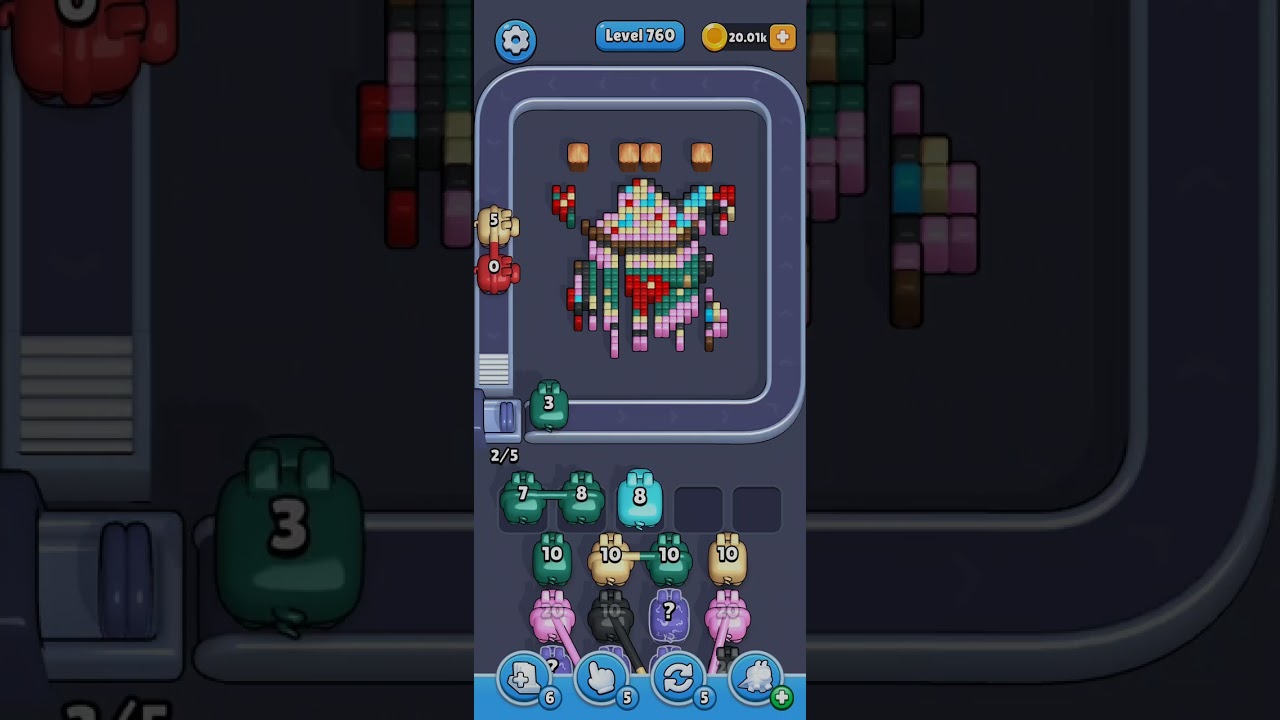The height and width of the screenshot is (720, 1280).
Task: Use the add-slot booster
Action: [524, 679]
